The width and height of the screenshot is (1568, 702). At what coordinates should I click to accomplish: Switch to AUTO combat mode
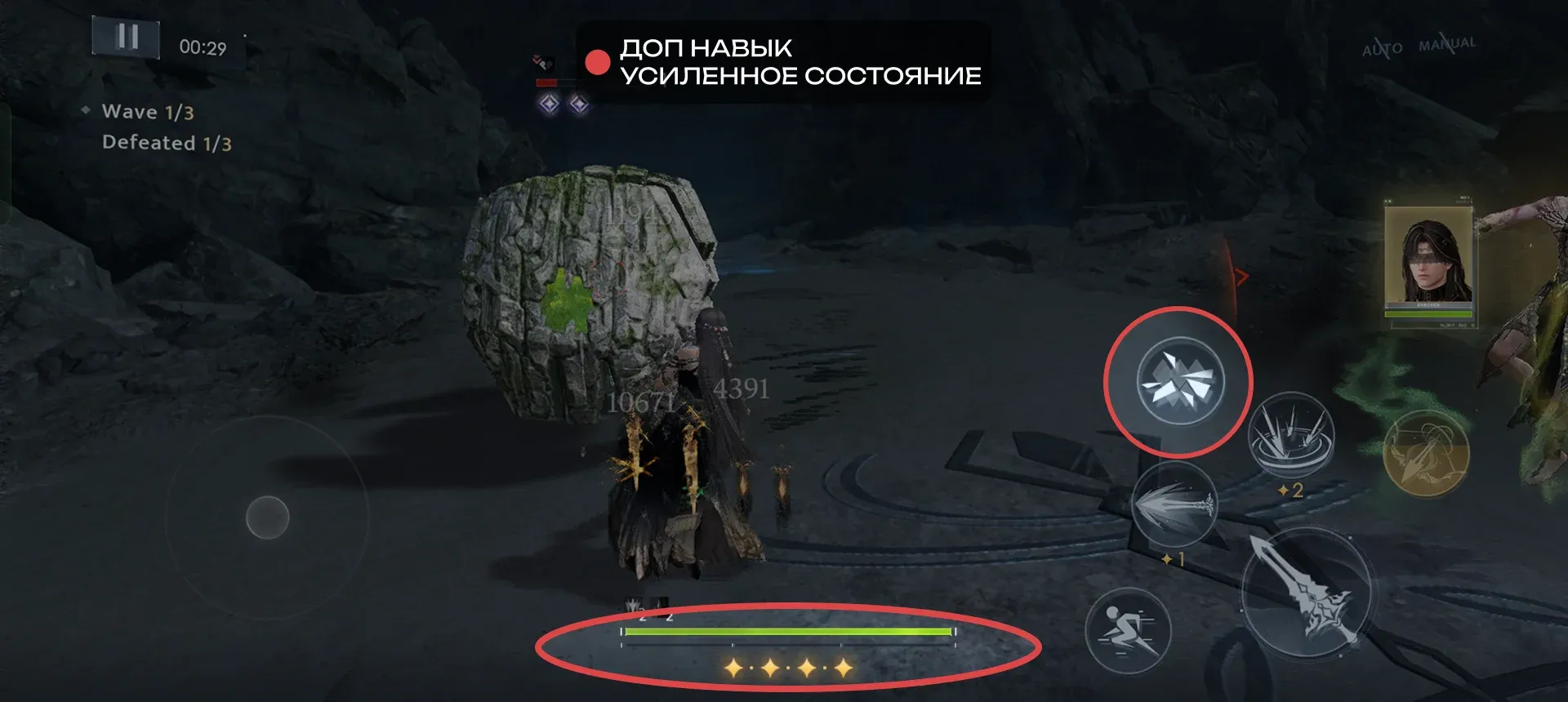pos(1382,49)
